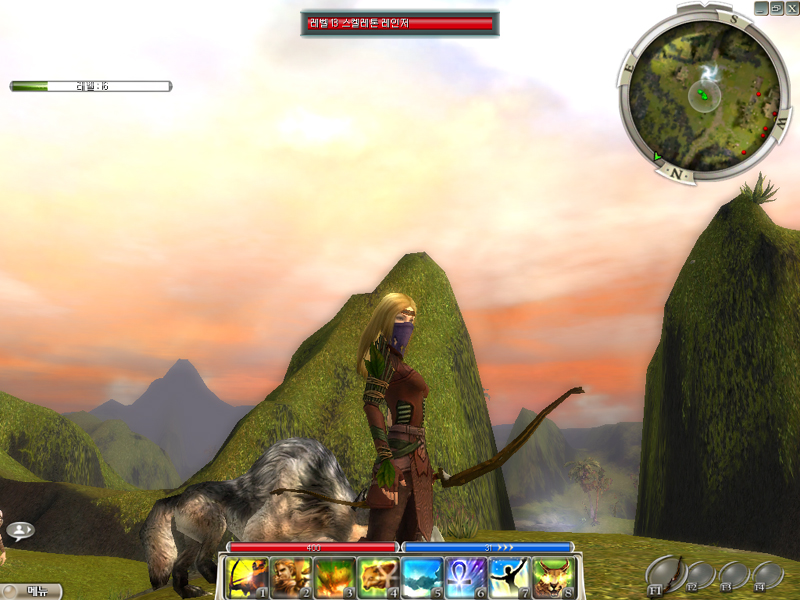Image resolution: width=800 pixels, height=600 pixels.
Task: Activate the leaping figure skill in slot 7
Action: pos(508,577)
